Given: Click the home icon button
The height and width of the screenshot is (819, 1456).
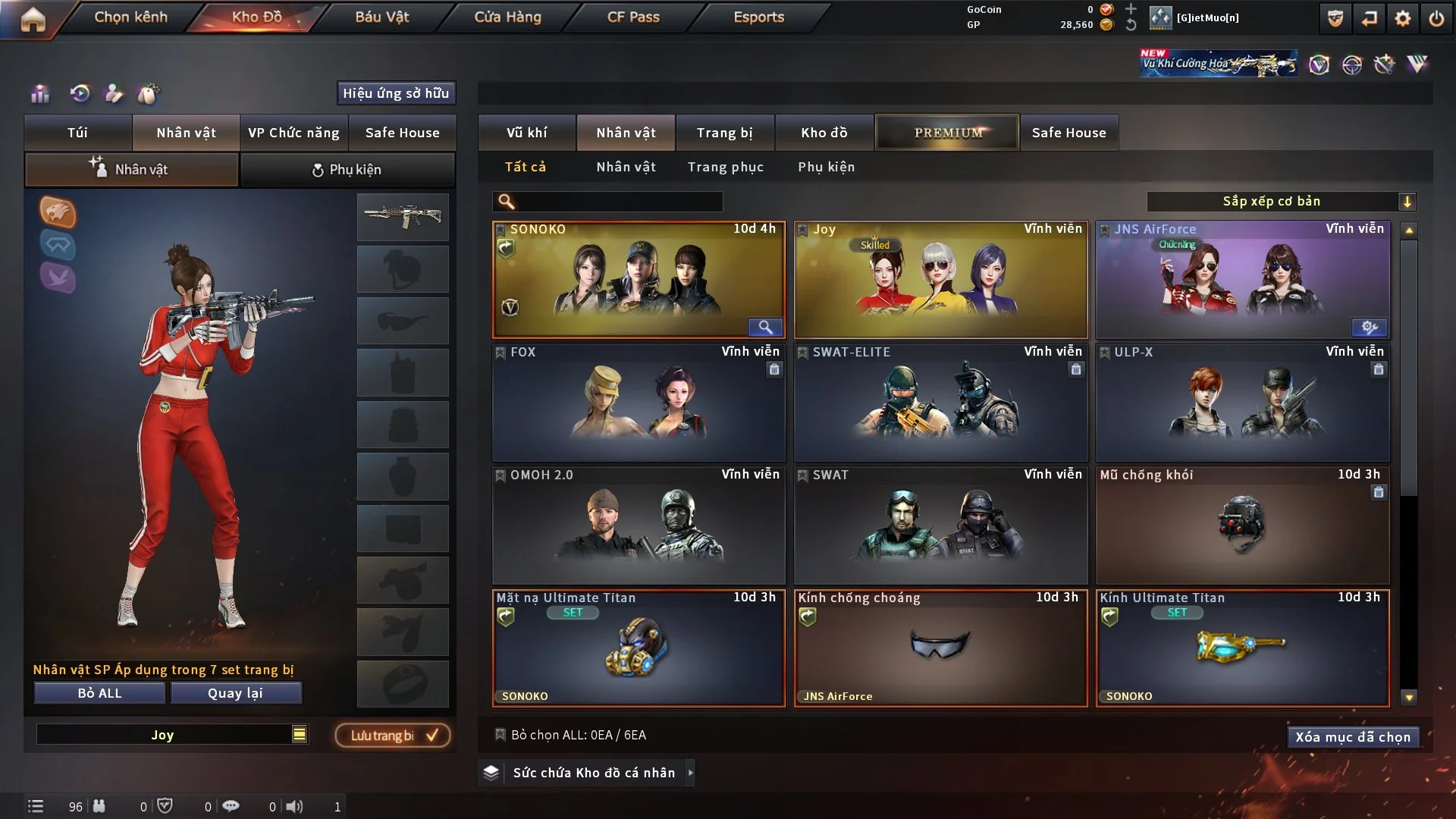Looking at the screenshot, I should tap(33, 18).
